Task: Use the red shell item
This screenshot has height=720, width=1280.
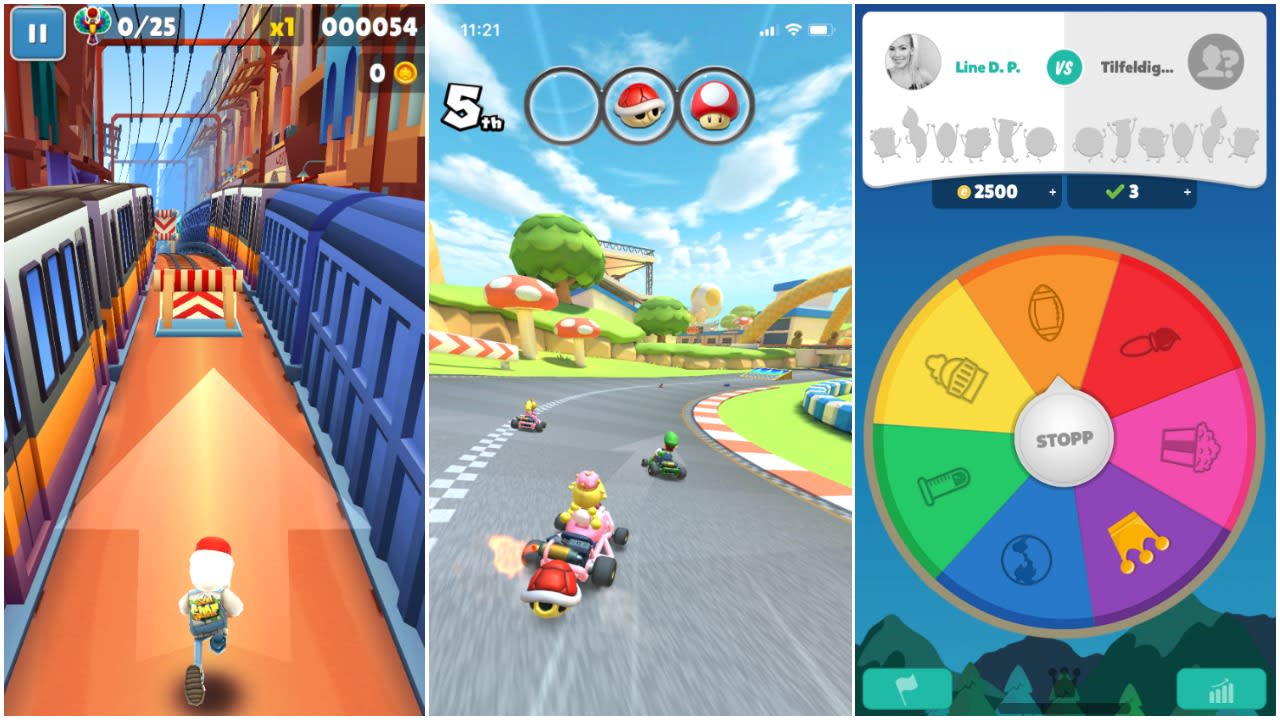Action: pyautogui.click(x=640, y=105)
